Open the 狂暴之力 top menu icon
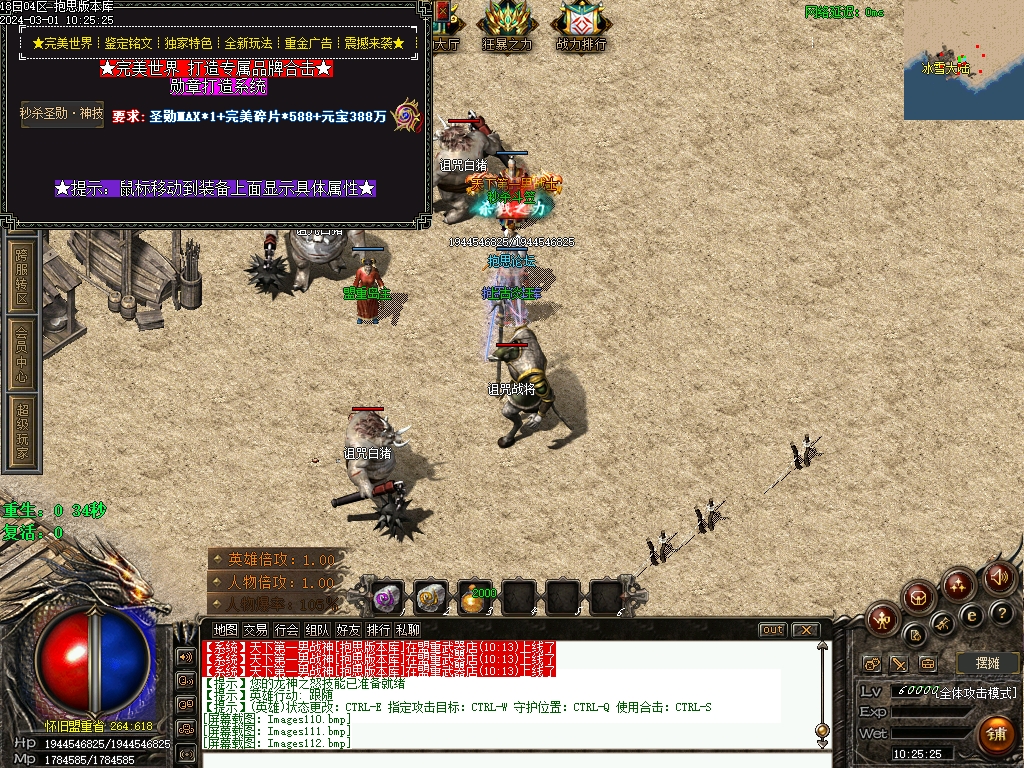The height and width of the screenshot is (768, 1024). [508, 24]
